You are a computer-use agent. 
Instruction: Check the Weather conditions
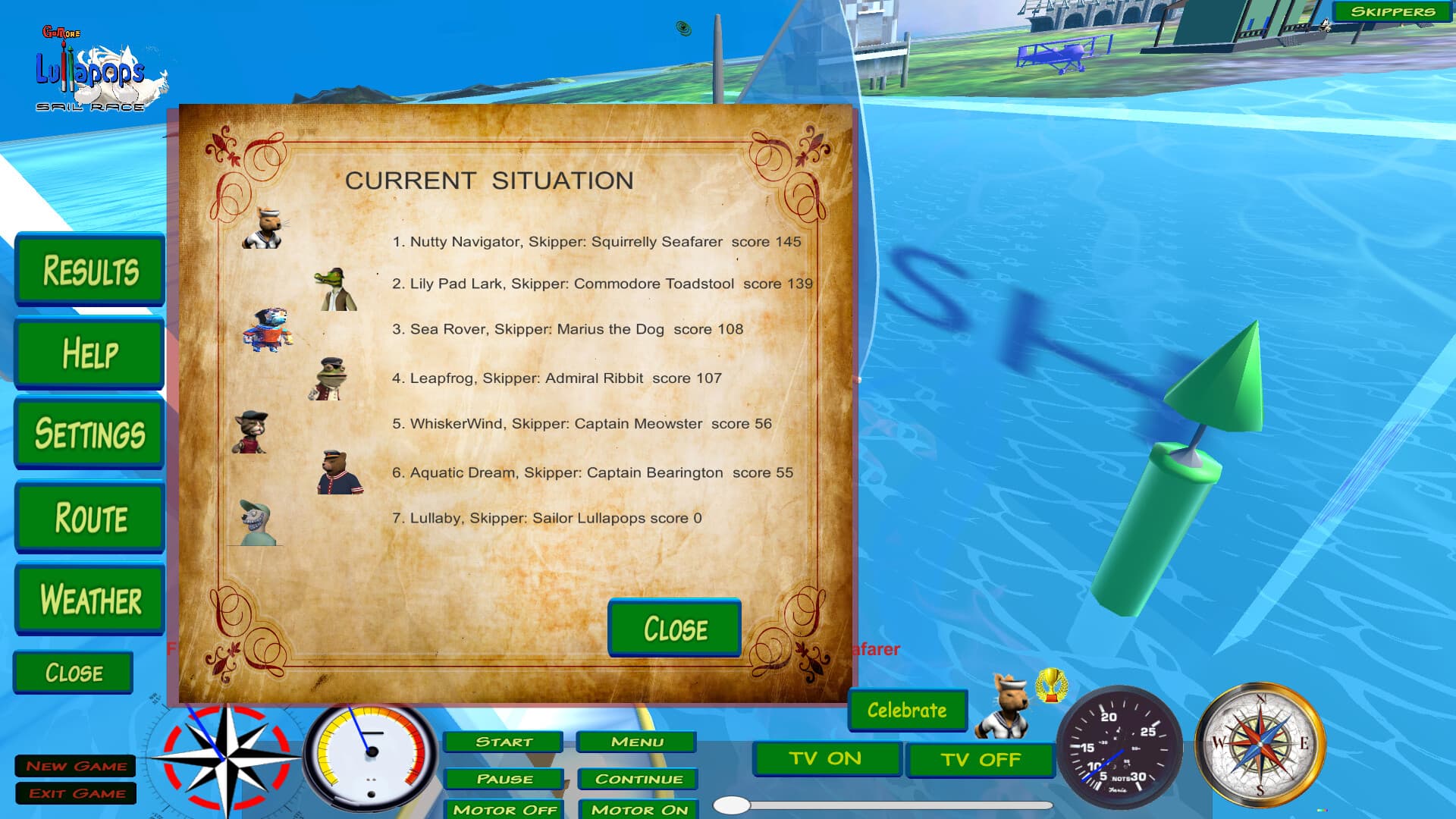[x=89, y=600]
